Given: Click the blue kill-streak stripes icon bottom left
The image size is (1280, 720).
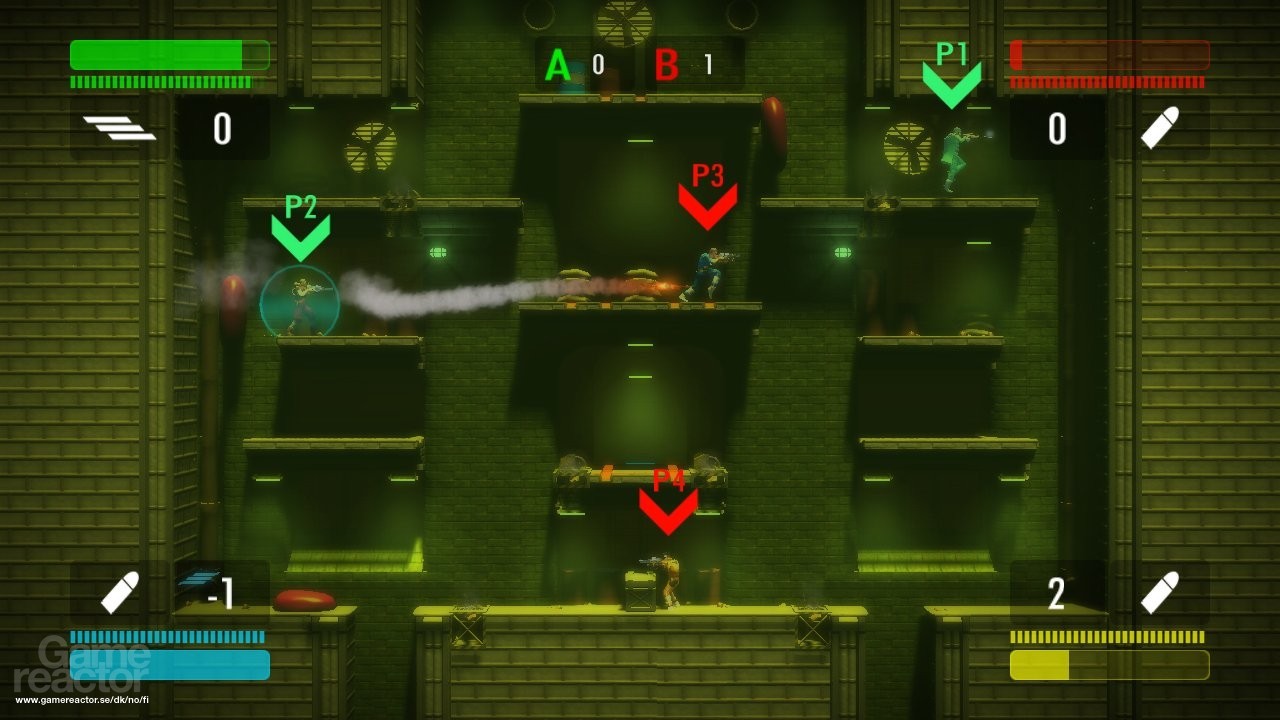Looking at the screenshot, I should (196, 578).
